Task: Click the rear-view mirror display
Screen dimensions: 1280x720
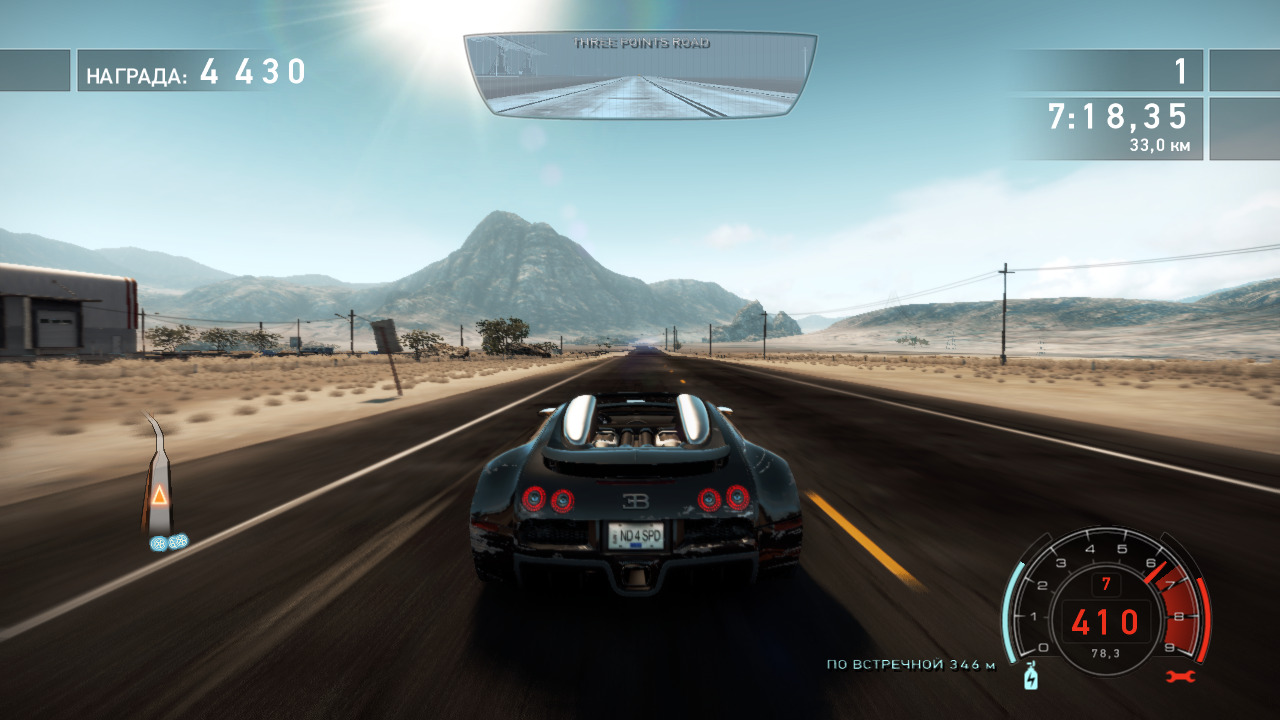Action: (x=640, y=76)
